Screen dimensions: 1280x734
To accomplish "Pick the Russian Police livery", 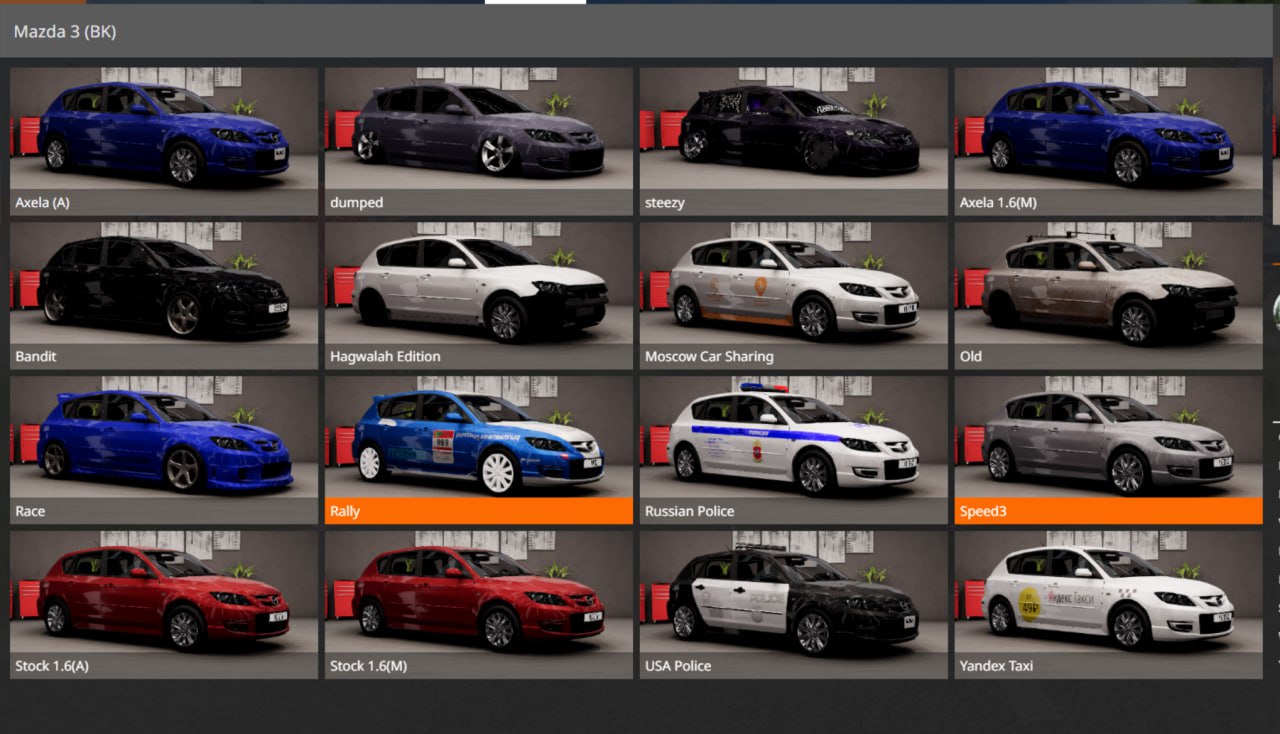I will [x=792, y=444].
